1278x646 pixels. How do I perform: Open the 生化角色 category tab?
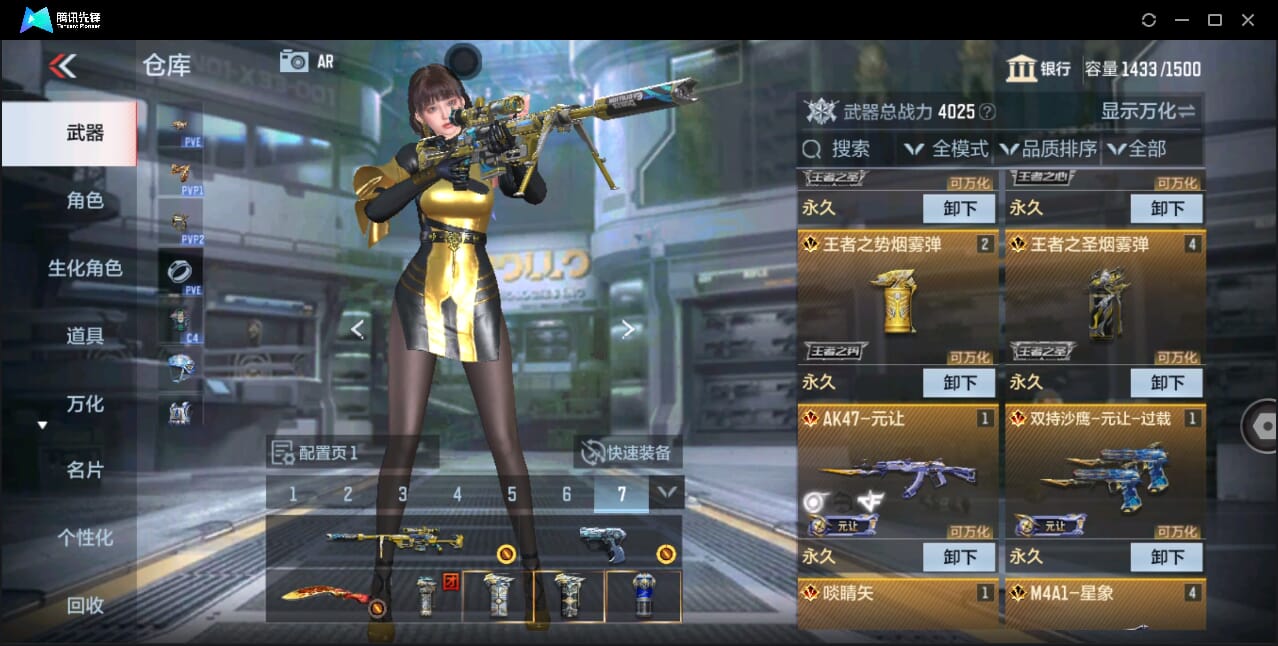(85, 268)
